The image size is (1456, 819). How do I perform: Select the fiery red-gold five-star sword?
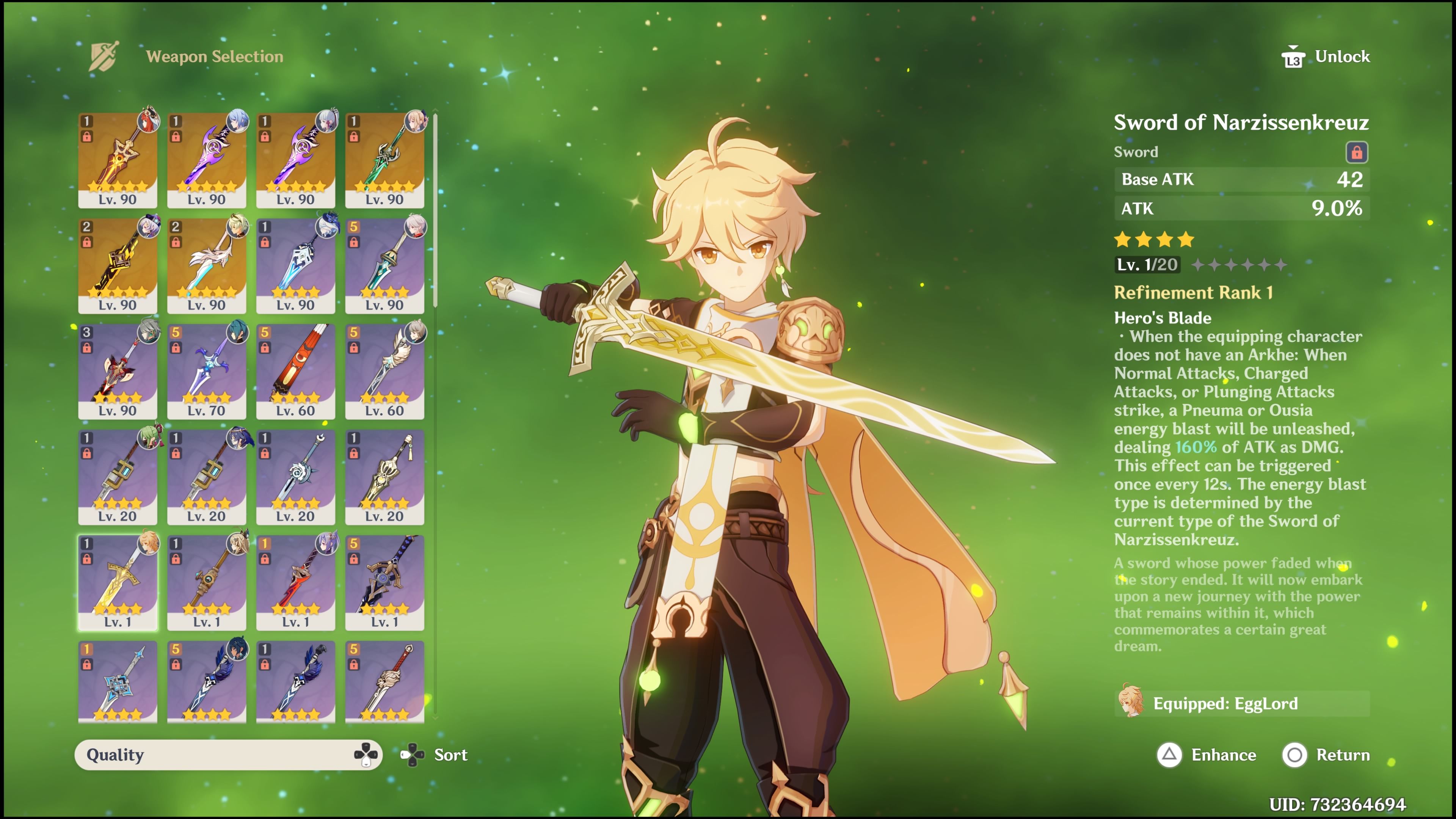(x=118, y=159)
